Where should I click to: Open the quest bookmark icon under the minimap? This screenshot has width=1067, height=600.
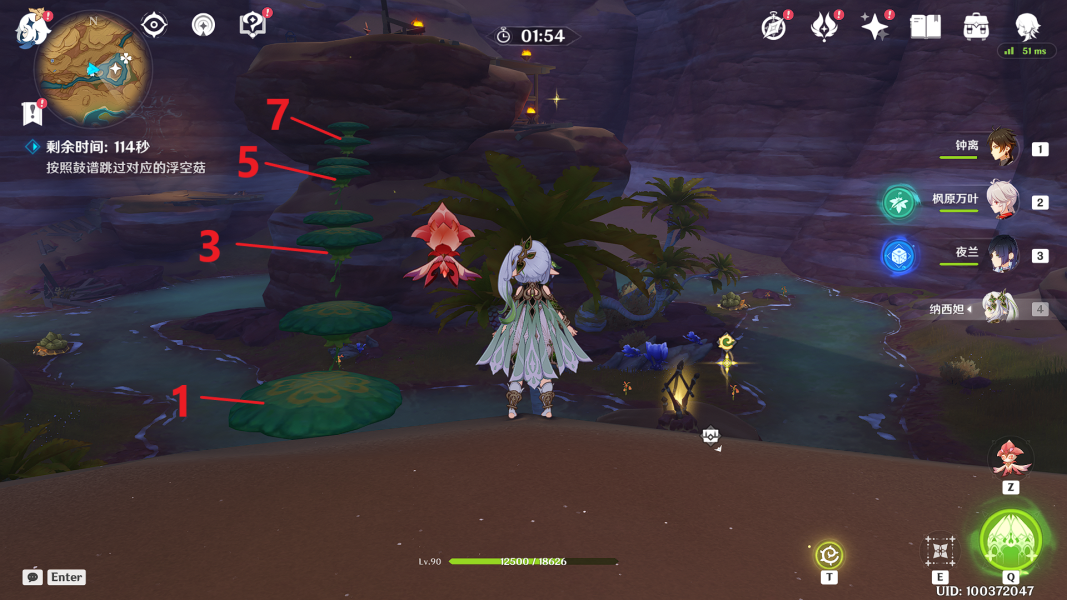tap(34, 112)
